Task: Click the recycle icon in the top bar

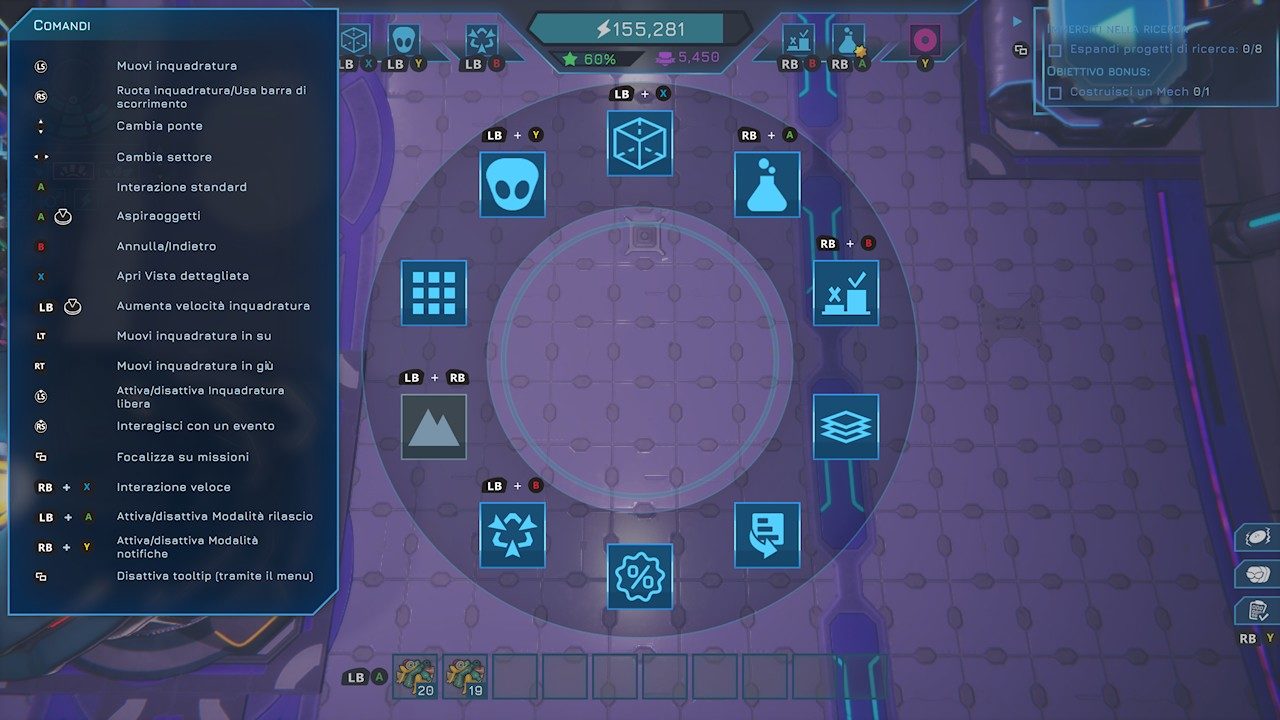Action: pos(482,41)
